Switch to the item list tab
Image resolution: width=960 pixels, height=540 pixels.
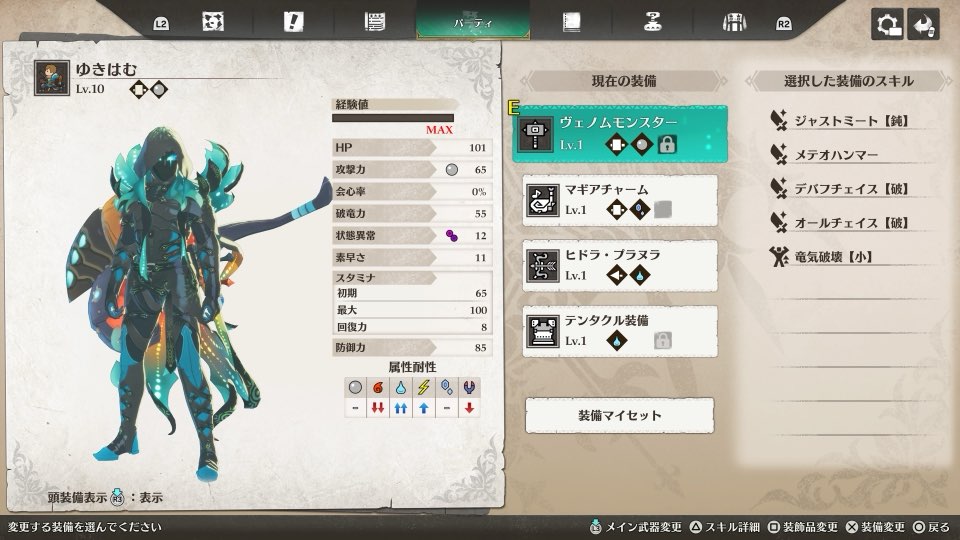pyautogui.click(x=375, y=21)
